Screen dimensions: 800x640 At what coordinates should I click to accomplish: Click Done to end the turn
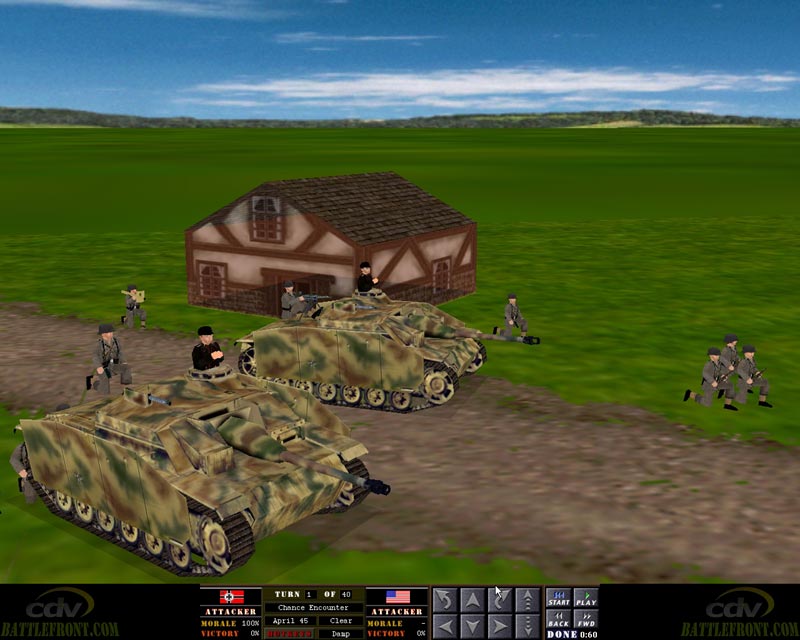coord(562,634)
